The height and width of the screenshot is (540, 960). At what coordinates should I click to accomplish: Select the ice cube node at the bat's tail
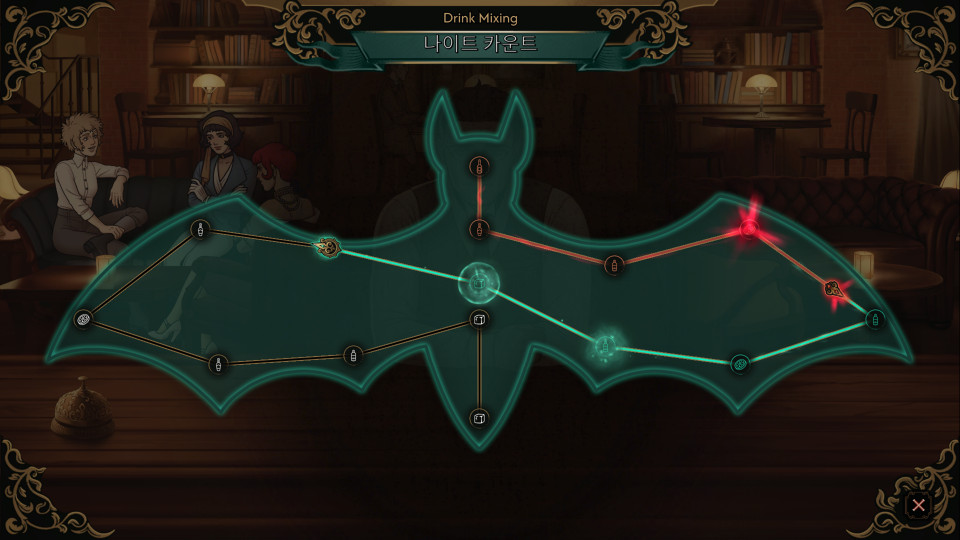pyautogui.click(x=479, y=417)
